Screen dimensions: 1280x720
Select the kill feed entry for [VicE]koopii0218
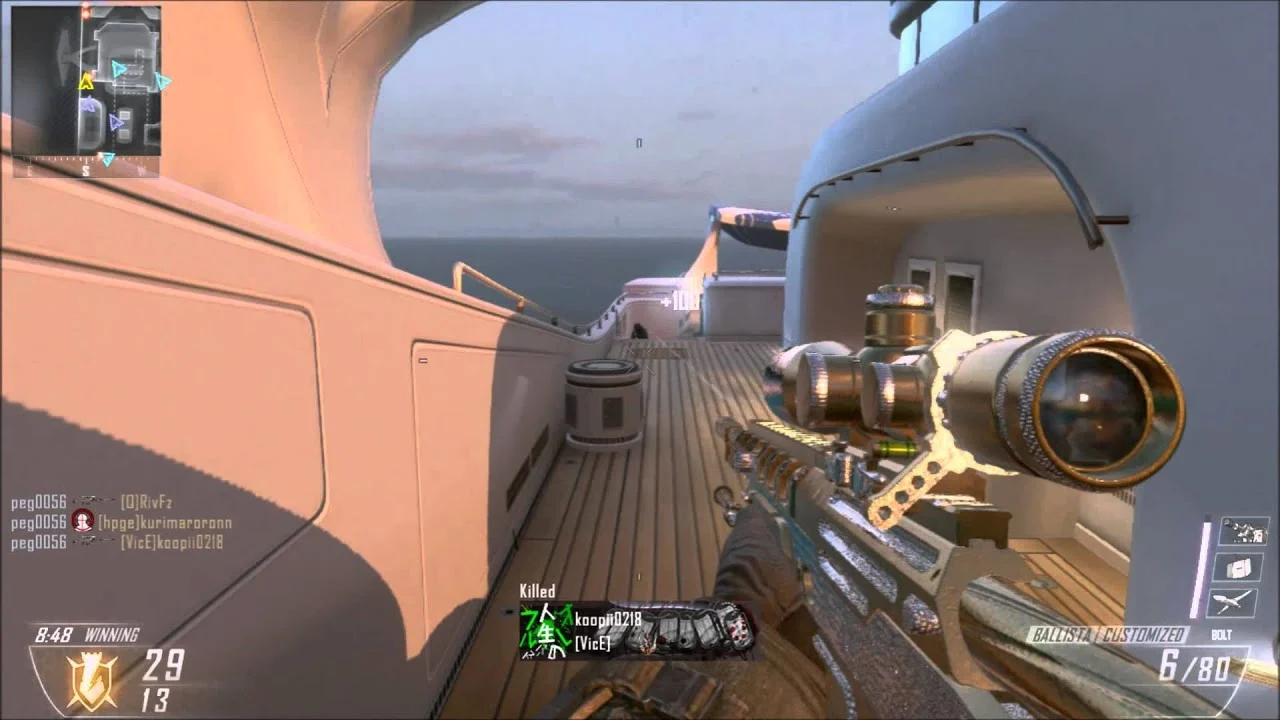pyautogui.click(x=117, y=543)
